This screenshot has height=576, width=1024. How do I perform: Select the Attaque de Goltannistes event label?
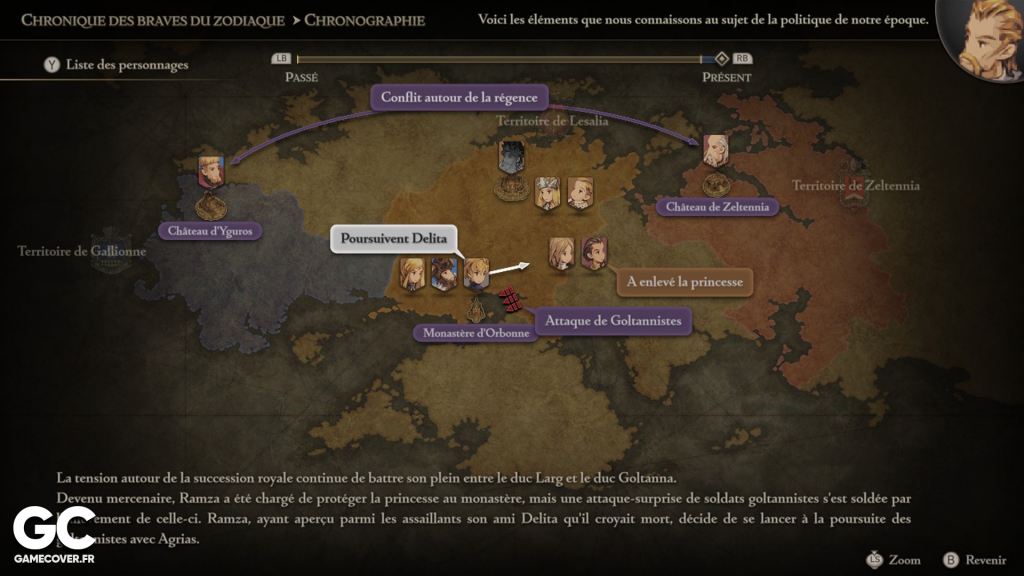click(614, 321)
